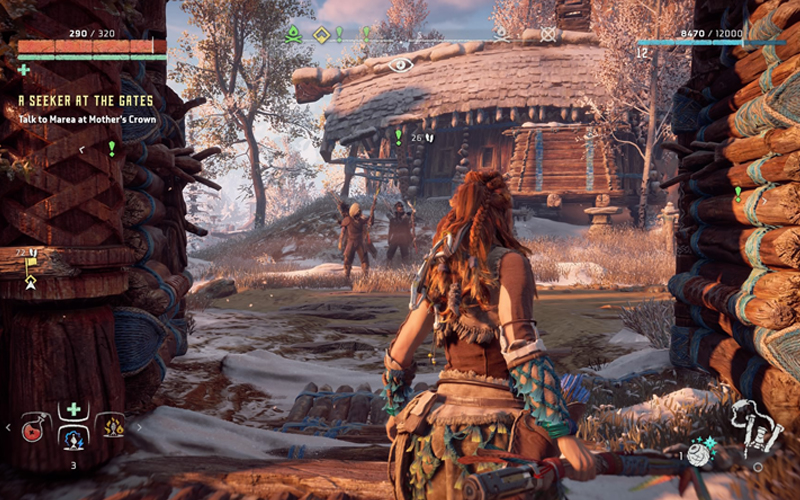Open the 'A Seeker at the Gates' quest tracker
The image size is (800, 500).
(x=85, y=101)
